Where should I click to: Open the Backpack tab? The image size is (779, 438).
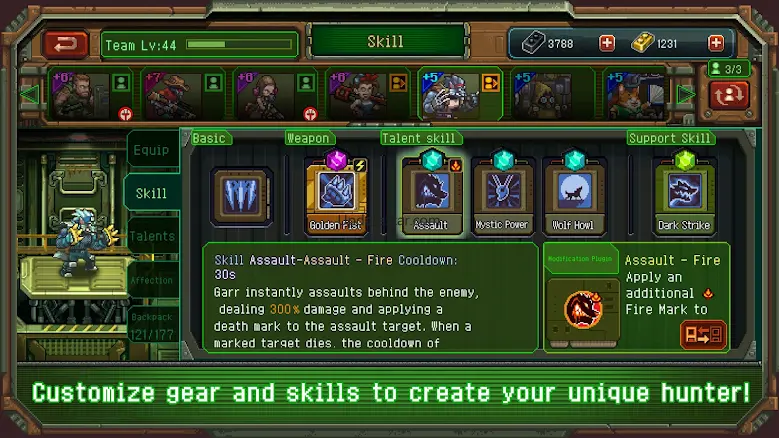point(152,322)
